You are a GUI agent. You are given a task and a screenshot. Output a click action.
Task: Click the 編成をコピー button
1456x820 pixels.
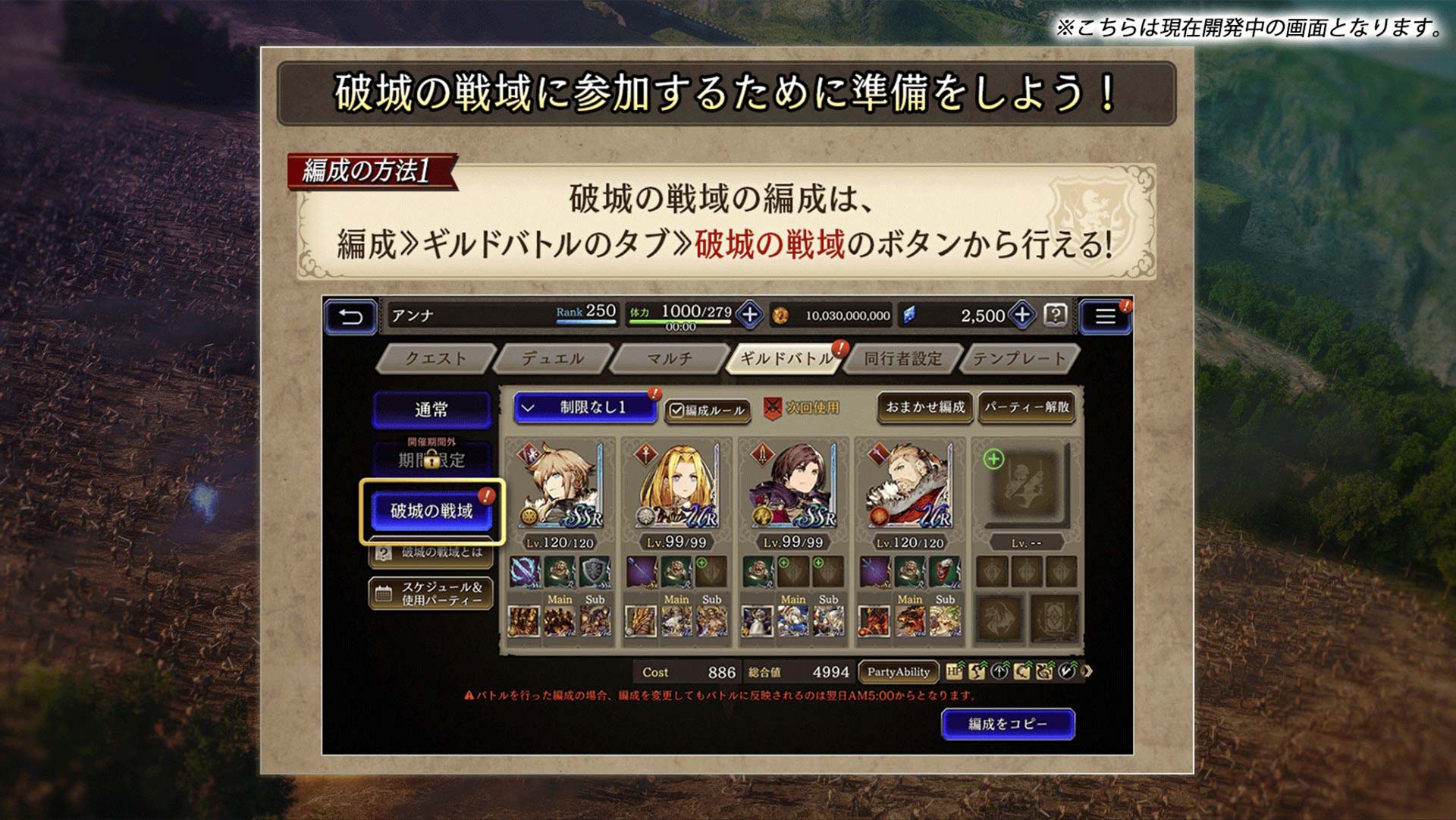point(1009,724)
